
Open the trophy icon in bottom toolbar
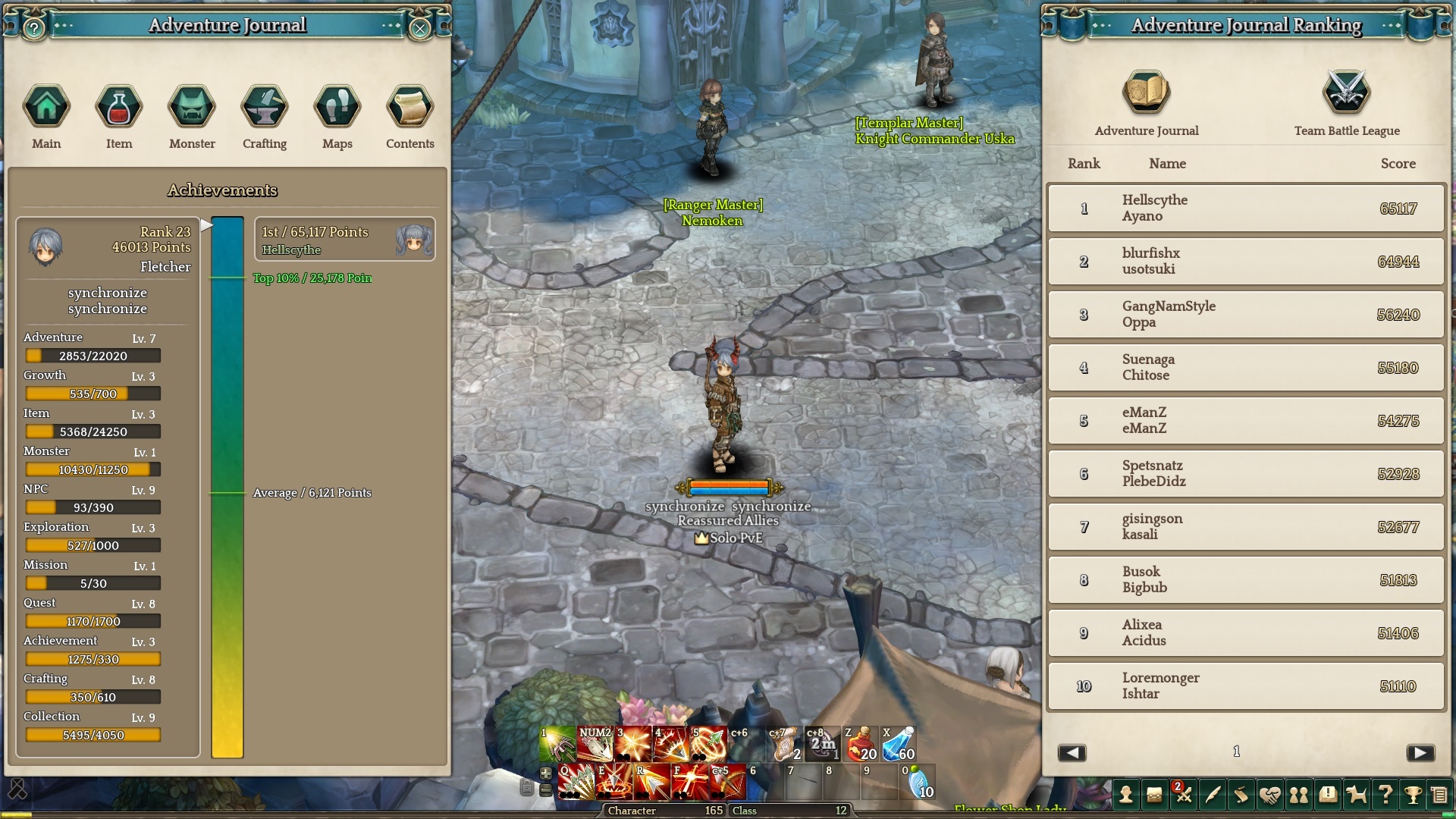point(1413,795)
